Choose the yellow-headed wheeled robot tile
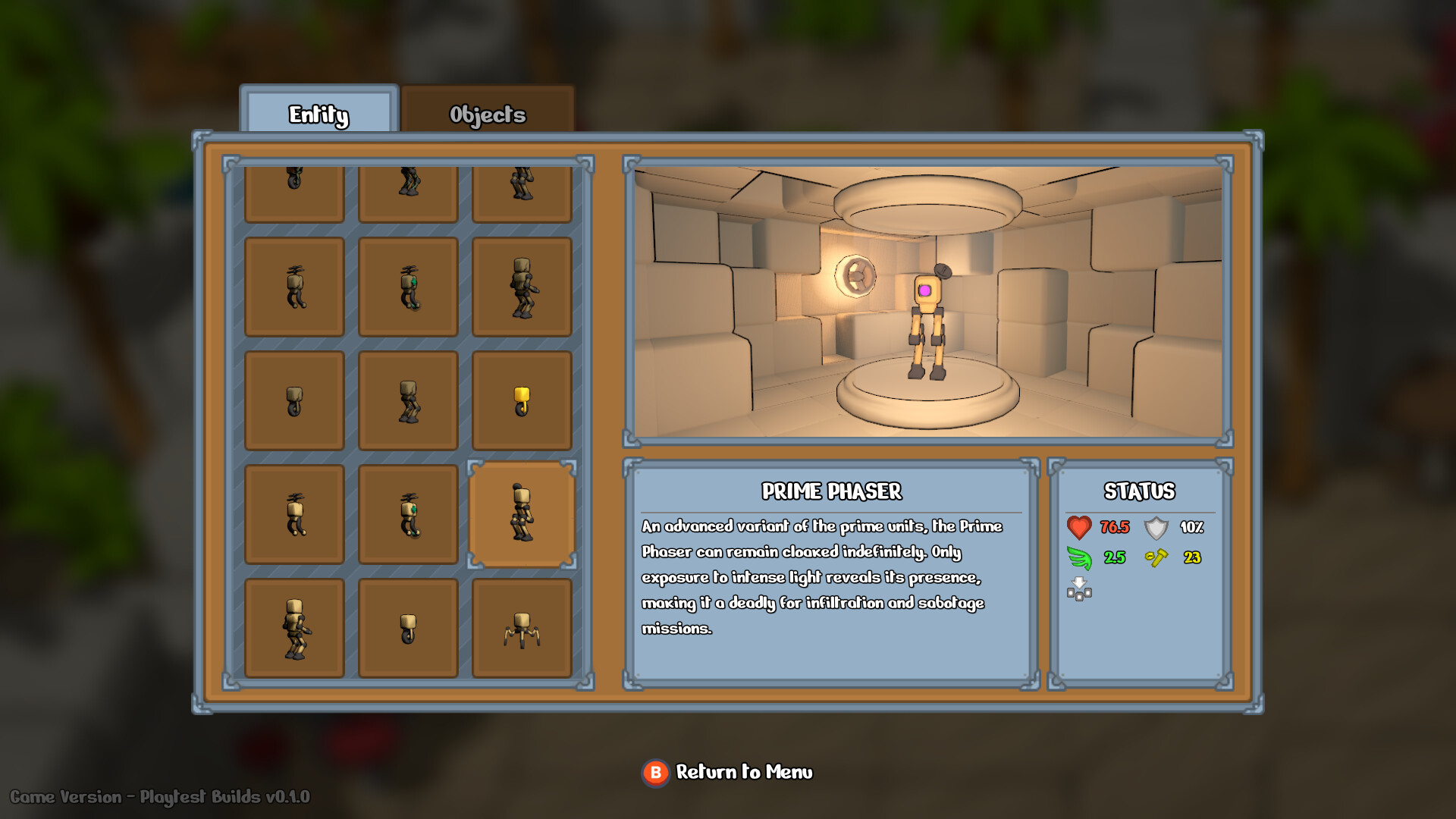 tap(522, 400)
